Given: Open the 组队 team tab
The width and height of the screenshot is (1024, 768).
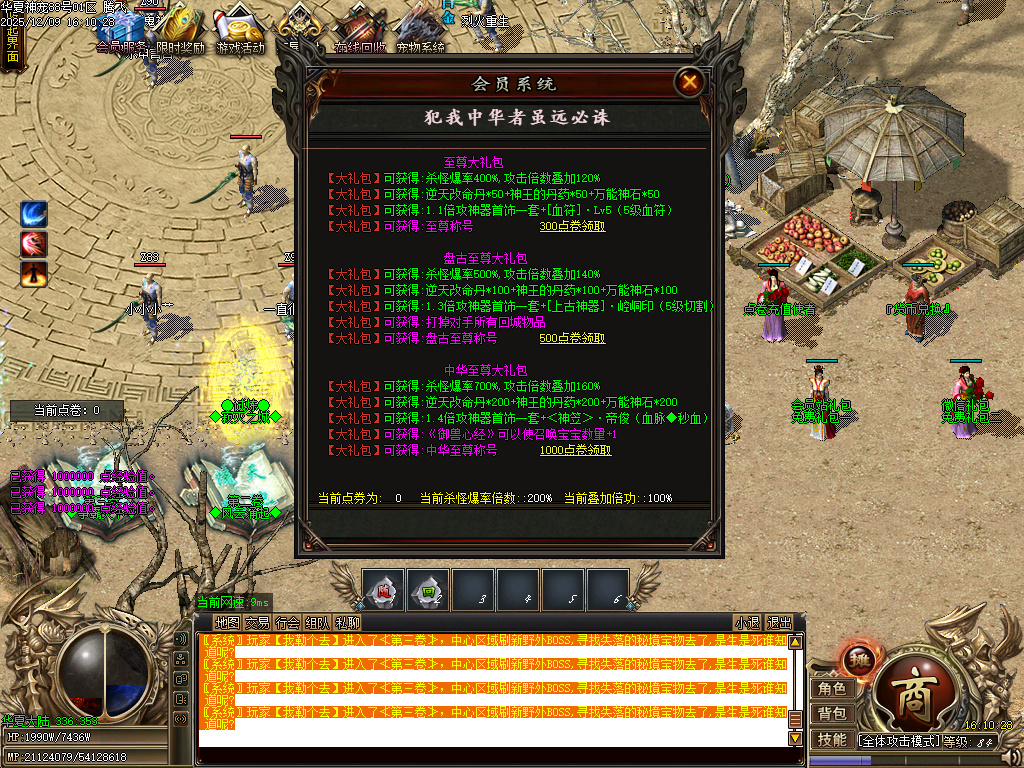Looking at the screenshot, I should click(x=317, y=622).
